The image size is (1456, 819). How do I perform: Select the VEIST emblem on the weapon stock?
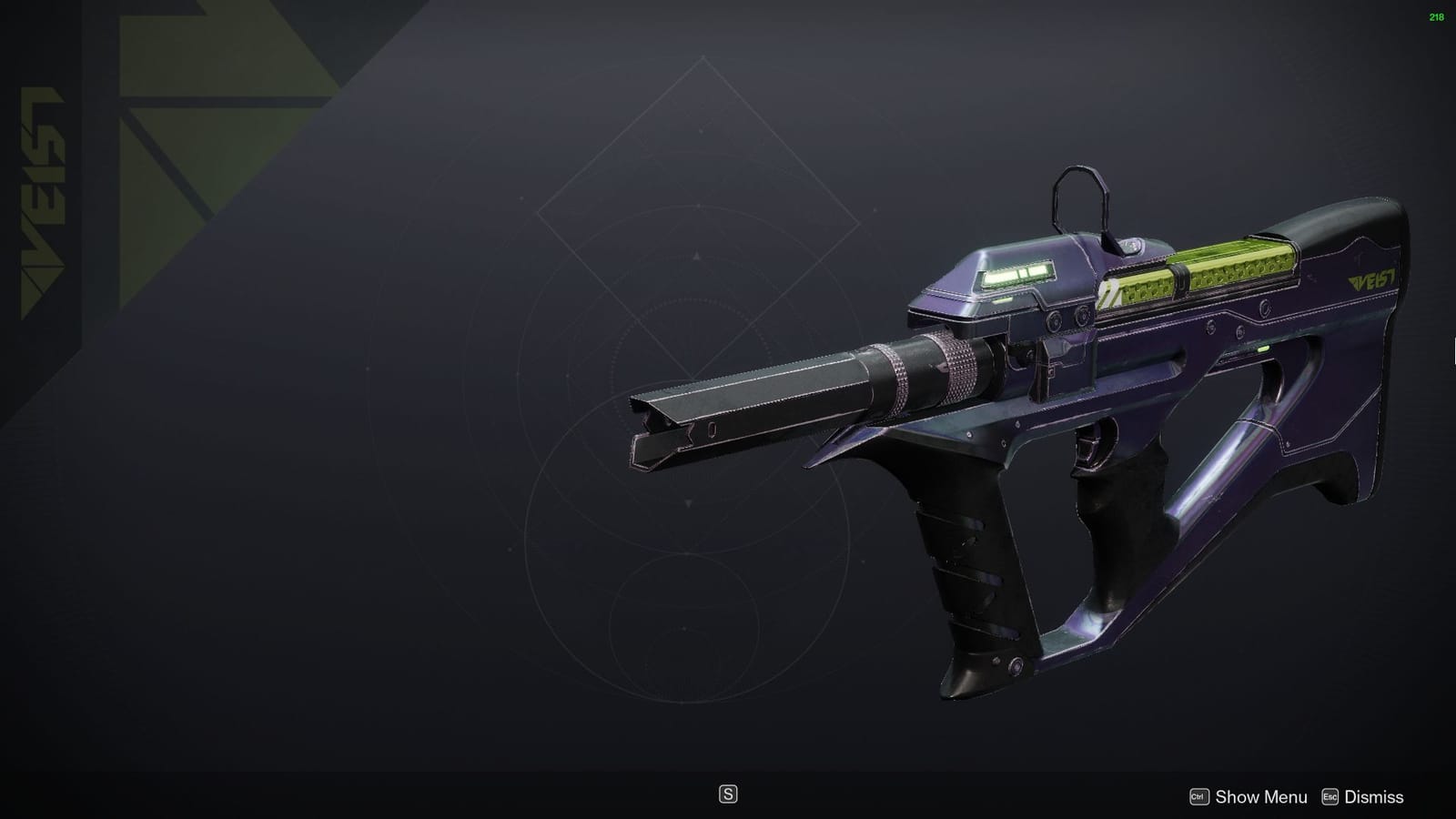[x=1373, y=280]
